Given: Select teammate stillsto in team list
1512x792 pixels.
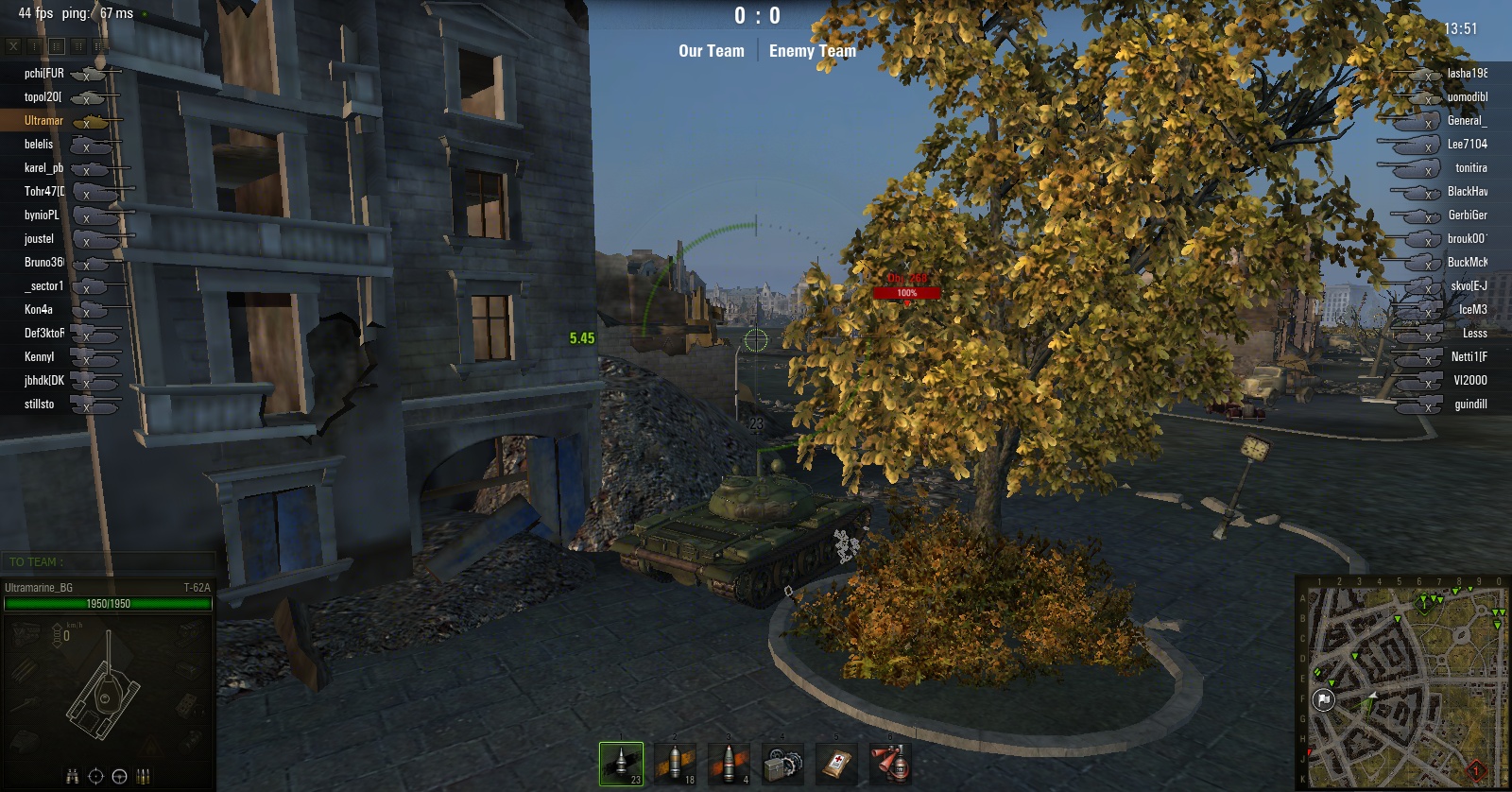Looking at the screenshot, I should tap(39, 404).
